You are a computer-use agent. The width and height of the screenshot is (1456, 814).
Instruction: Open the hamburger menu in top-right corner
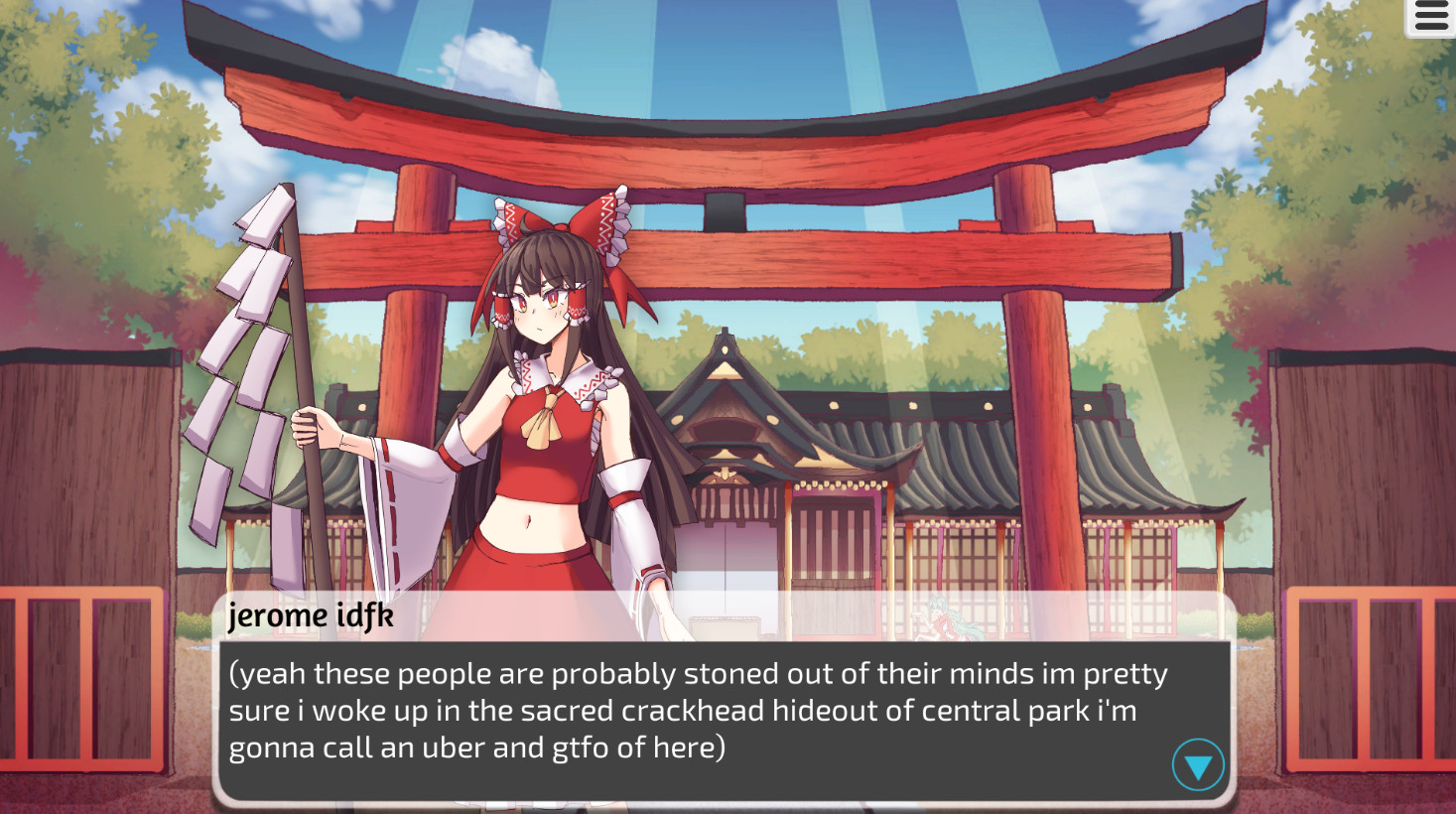point(1429,16)
